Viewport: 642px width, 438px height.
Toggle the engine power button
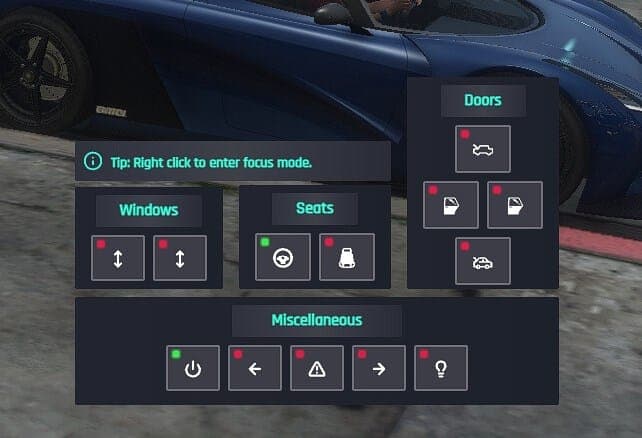click(x=193, y=369)
